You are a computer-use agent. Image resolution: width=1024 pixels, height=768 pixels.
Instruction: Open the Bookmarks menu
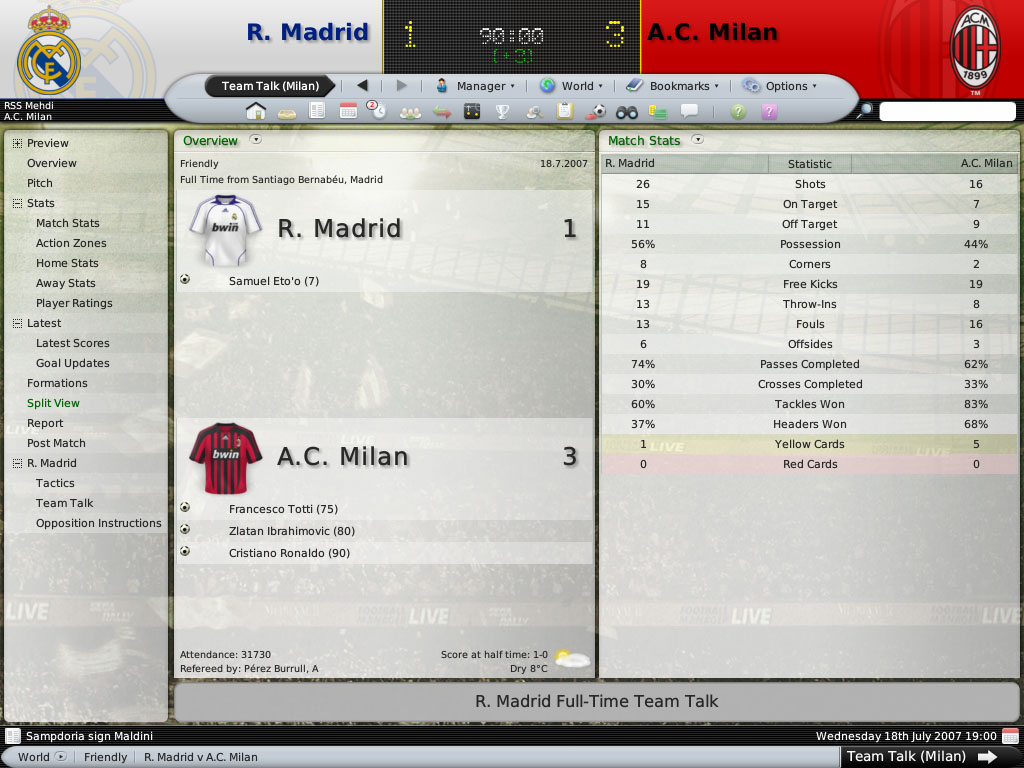[x=671, y=86]
